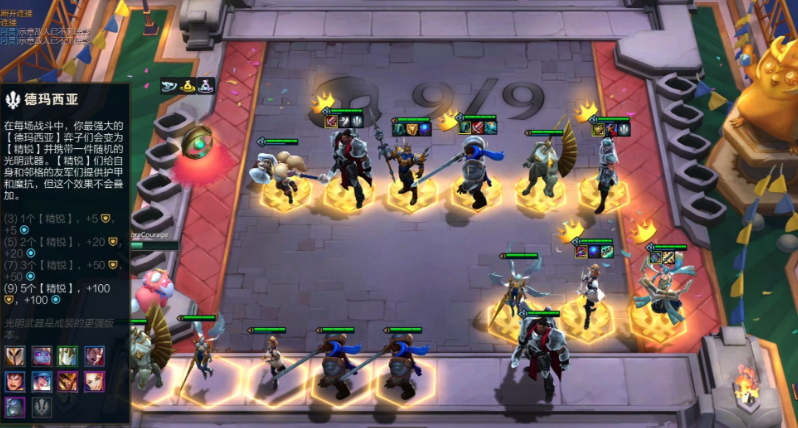
Task: Click the small Demacia crest below the portraits
Action: tap(42, 405)
